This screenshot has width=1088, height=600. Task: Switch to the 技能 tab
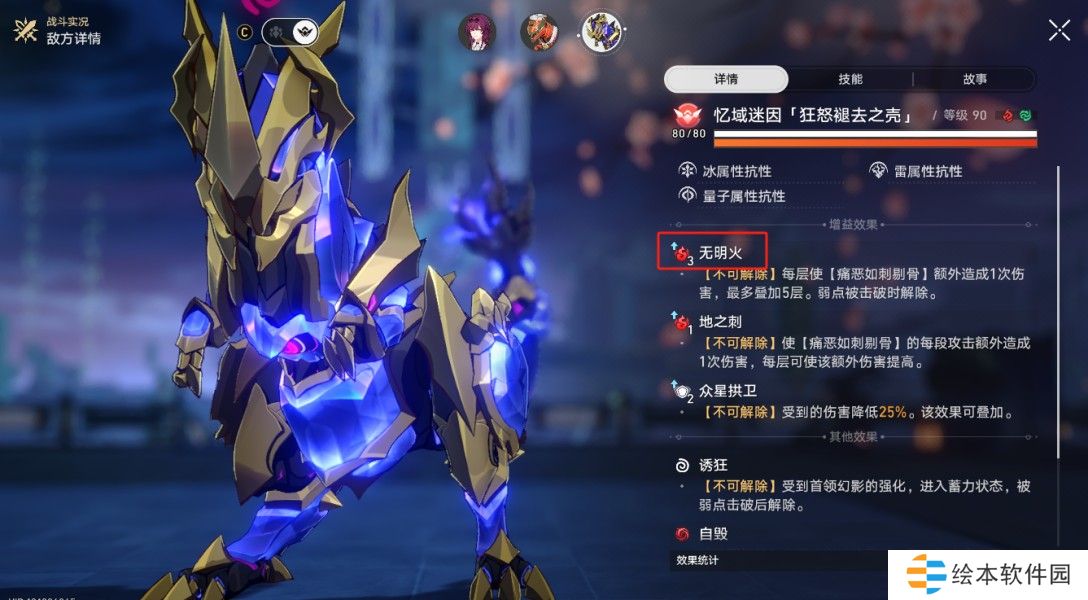850,79
